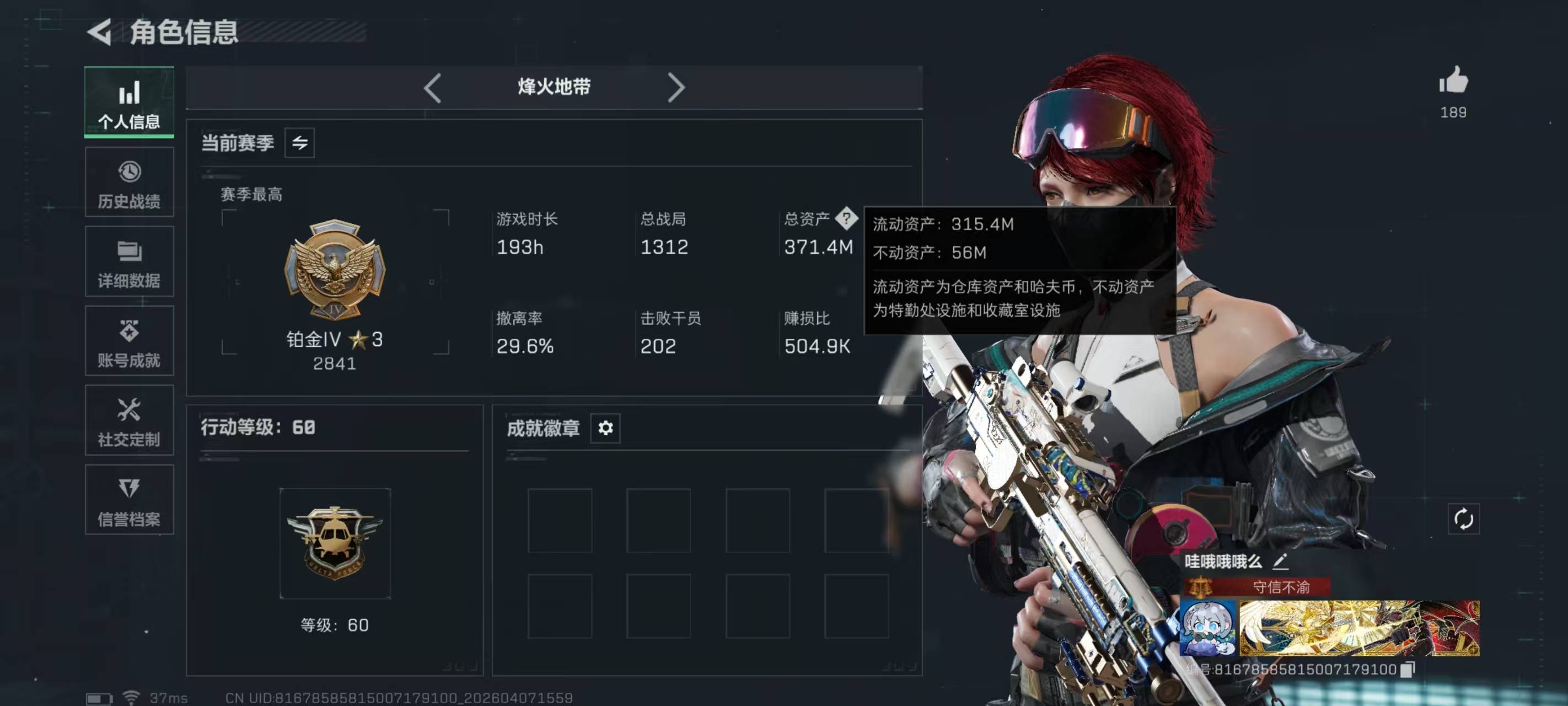This screenshot has width=1568, height=706.
Task: Click the helicopter 行动等级 badge
Action: click(x=334, y=542)
